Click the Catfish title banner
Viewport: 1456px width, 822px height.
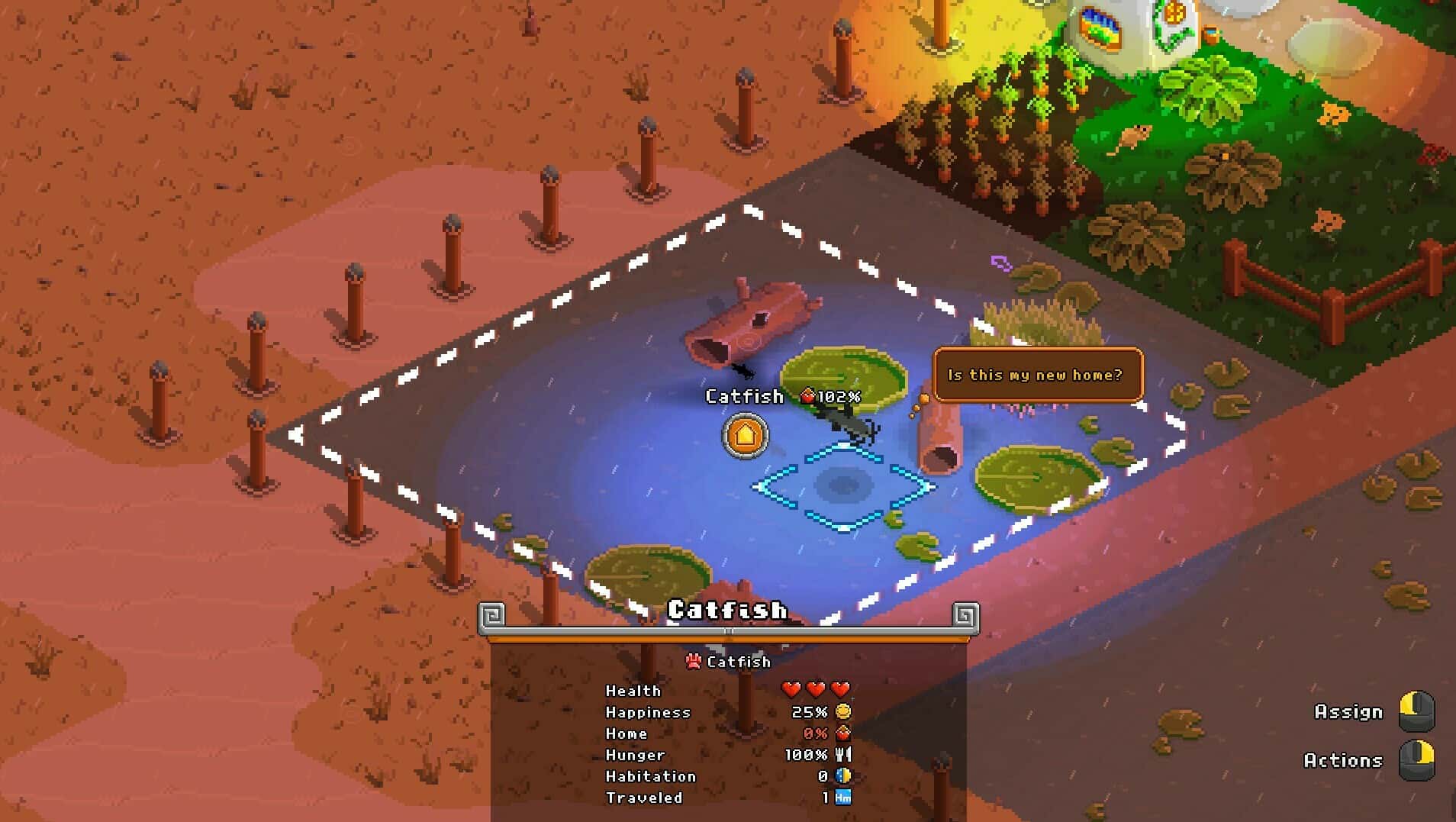coord(726,611)
